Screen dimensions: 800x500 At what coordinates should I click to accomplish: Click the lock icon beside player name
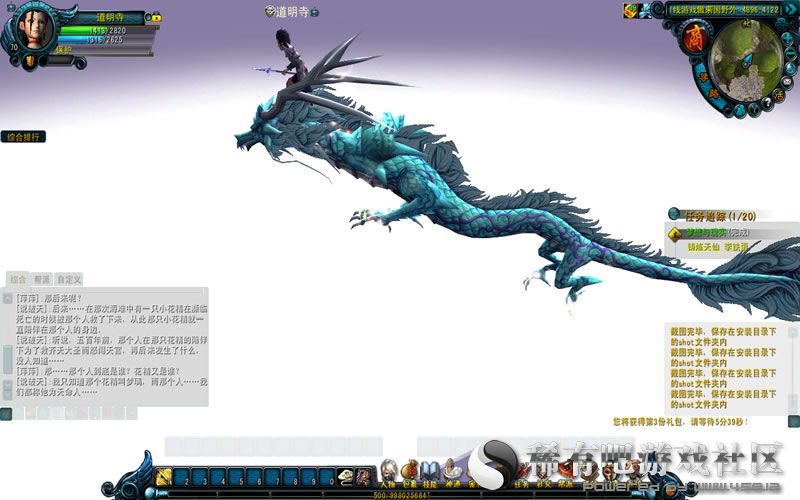(157, 17)
